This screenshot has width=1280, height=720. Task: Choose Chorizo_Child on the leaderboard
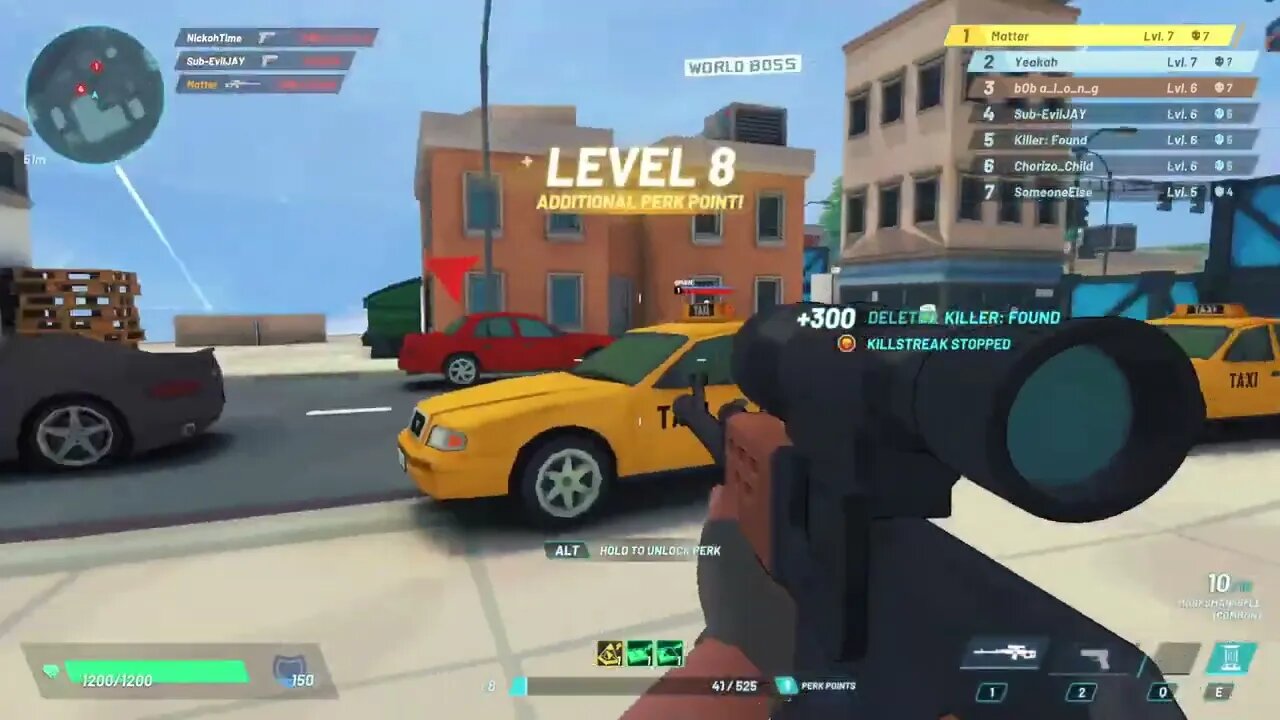(1112, 166)
